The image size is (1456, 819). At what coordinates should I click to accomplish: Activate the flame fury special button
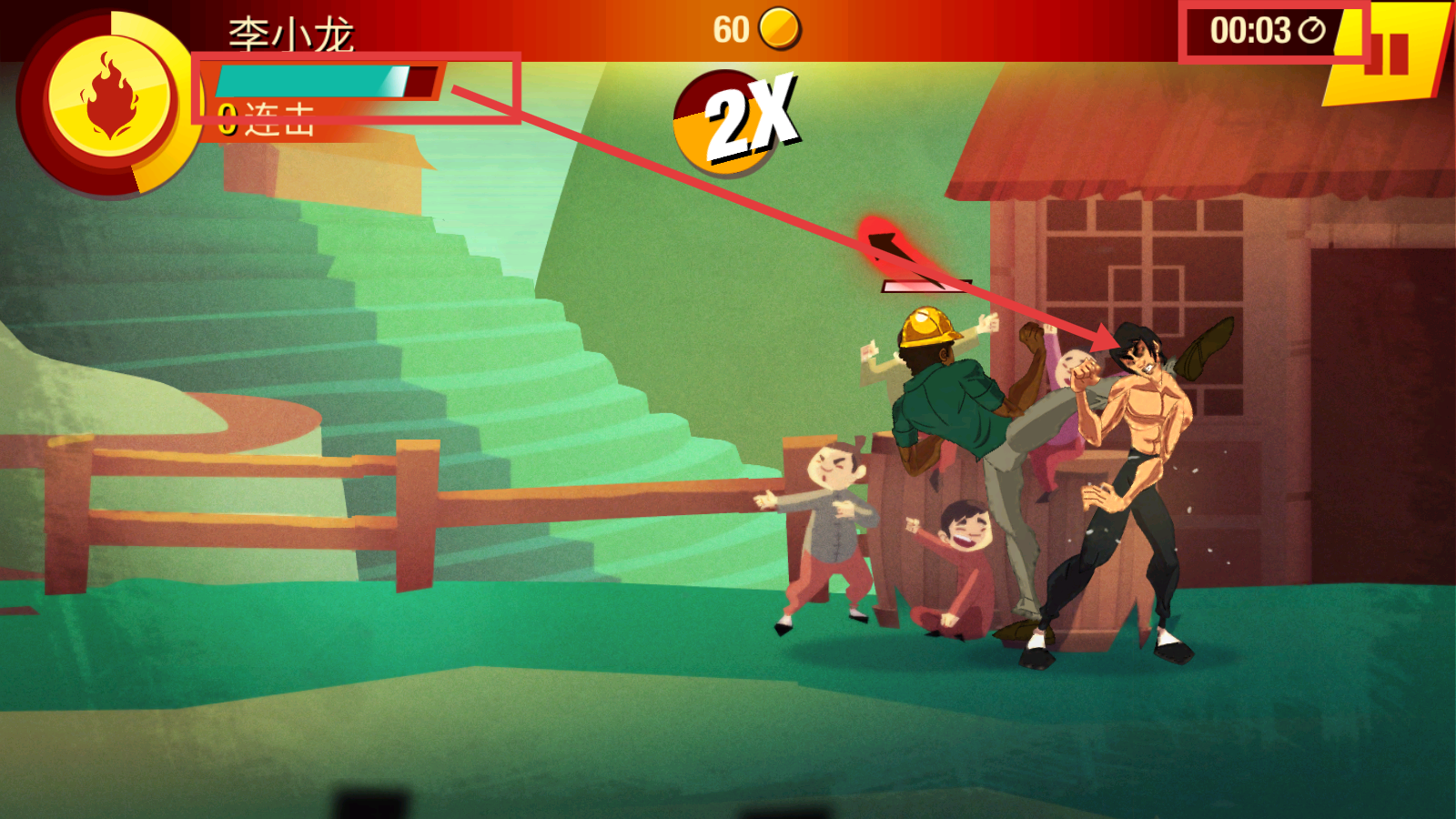108,98
